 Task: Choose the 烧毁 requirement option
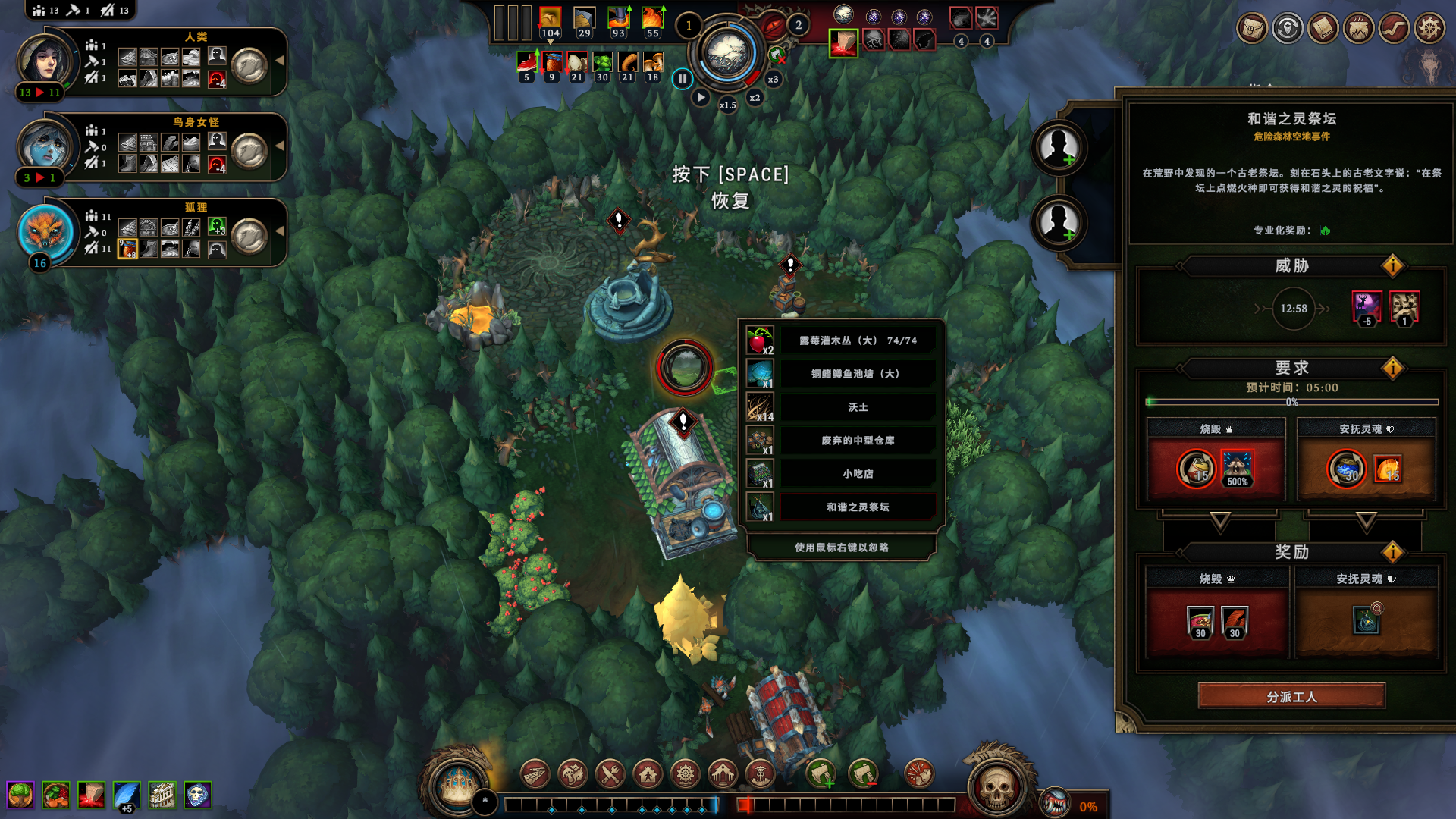(x=1216, y=460)
